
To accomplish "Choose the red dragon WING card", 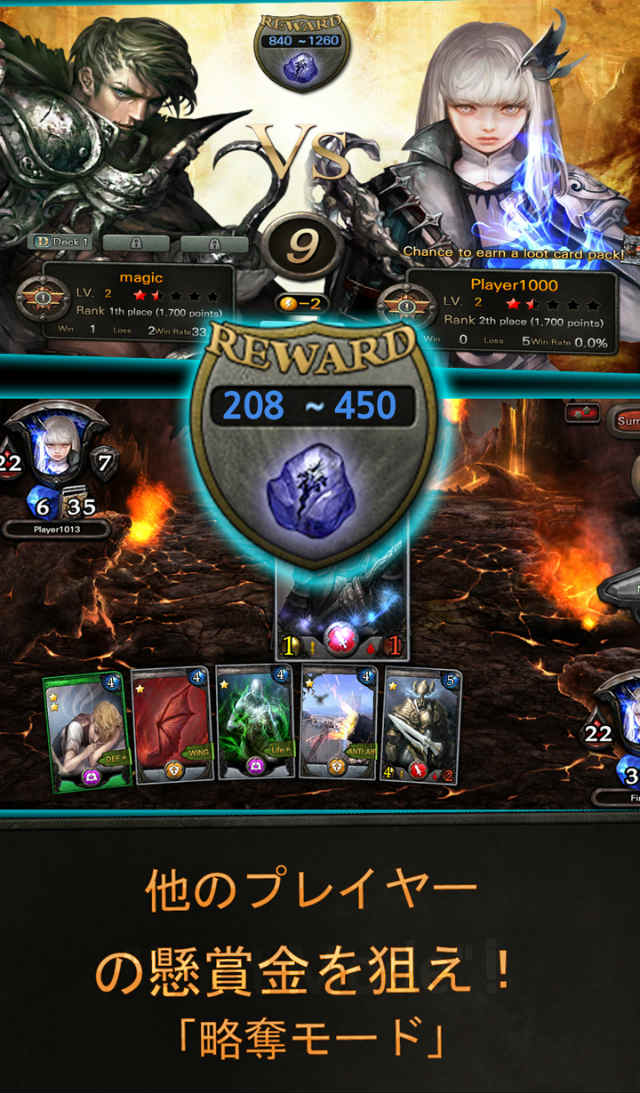I will (x=170, y=723).
